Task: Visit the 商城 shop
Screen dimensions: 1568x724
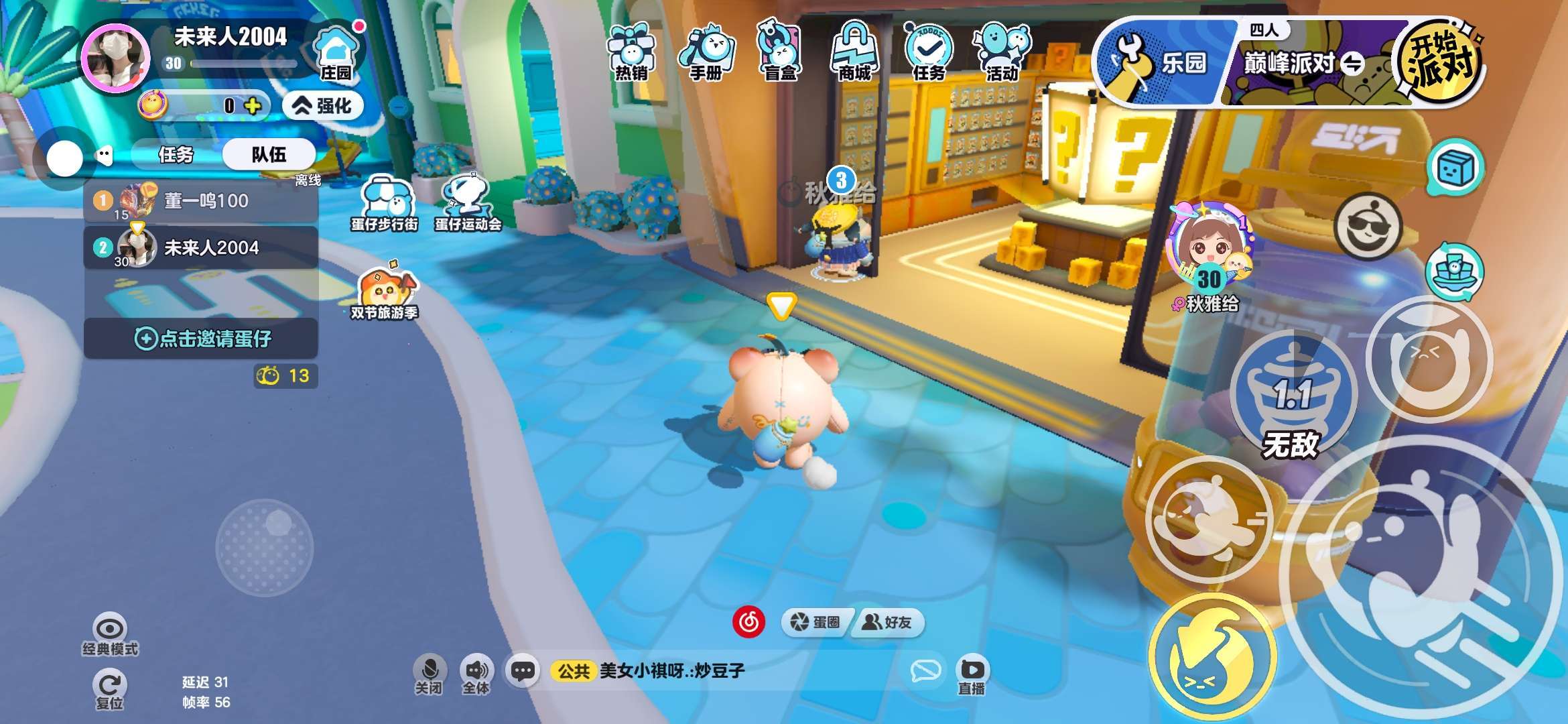Action: (x=854, y=52)
